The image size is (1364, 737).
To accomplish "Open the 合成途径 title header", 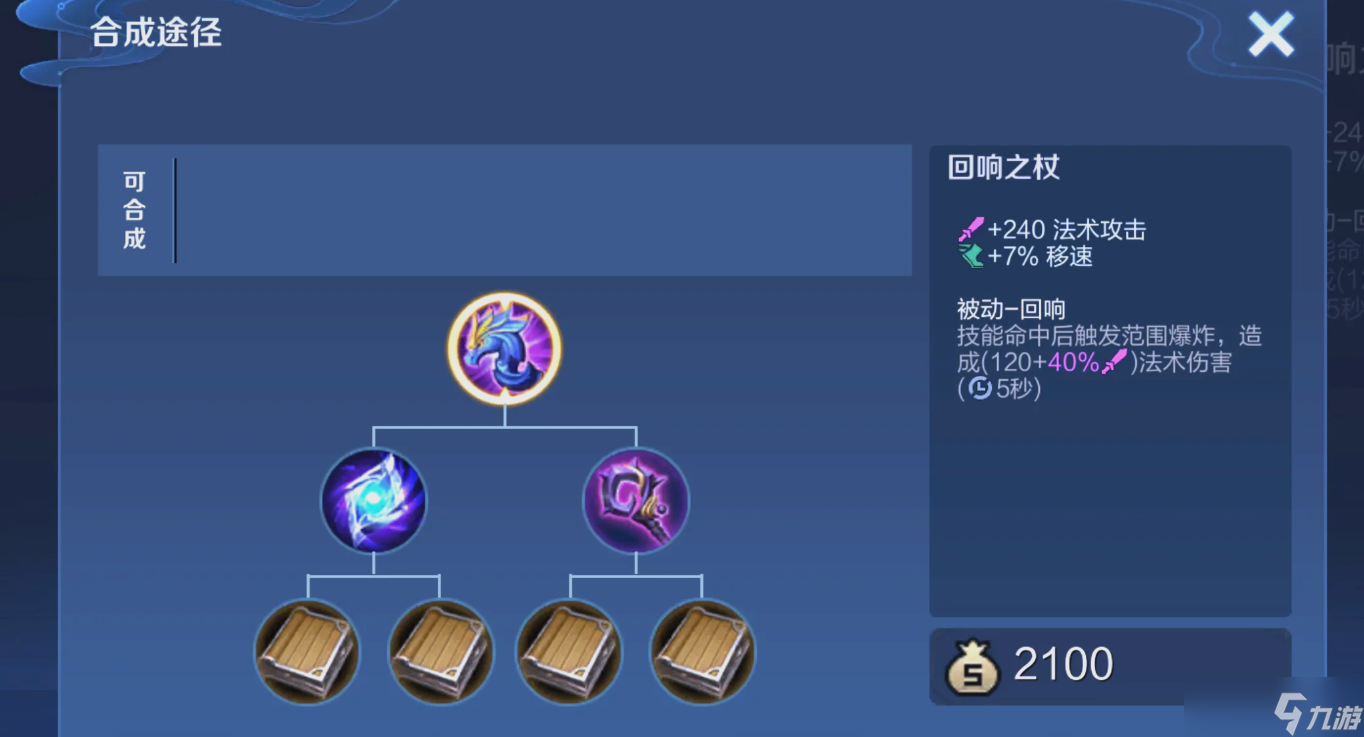I will [x=155, y=34].
